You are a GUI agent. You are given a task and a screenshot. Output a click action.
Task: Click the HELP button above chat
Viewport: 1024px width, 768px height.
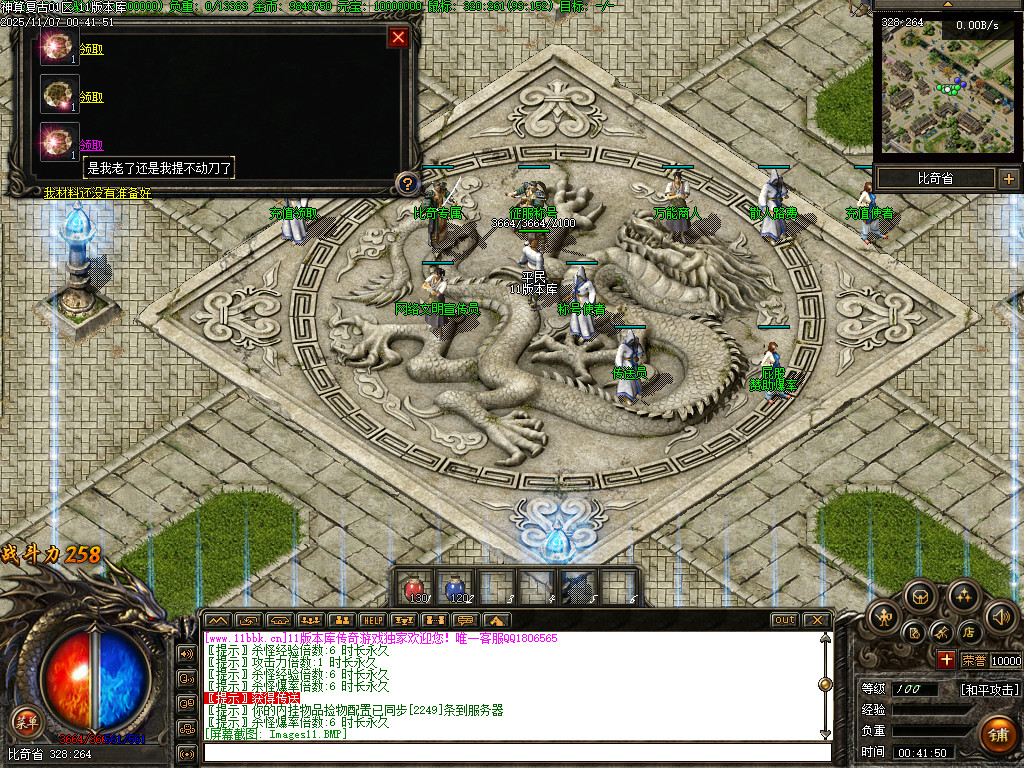tap(372, 620)
